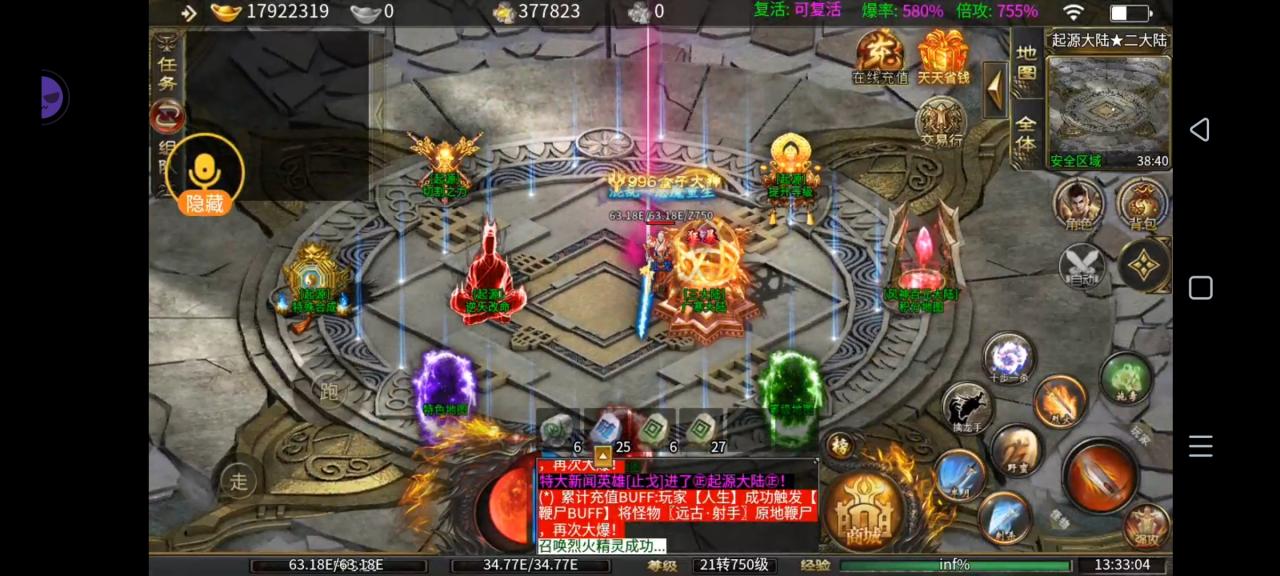The height and width of the screenshot is (576, 1280).
Task: Open the 在线充值 online recharge icon
Action: coord(880,56)
